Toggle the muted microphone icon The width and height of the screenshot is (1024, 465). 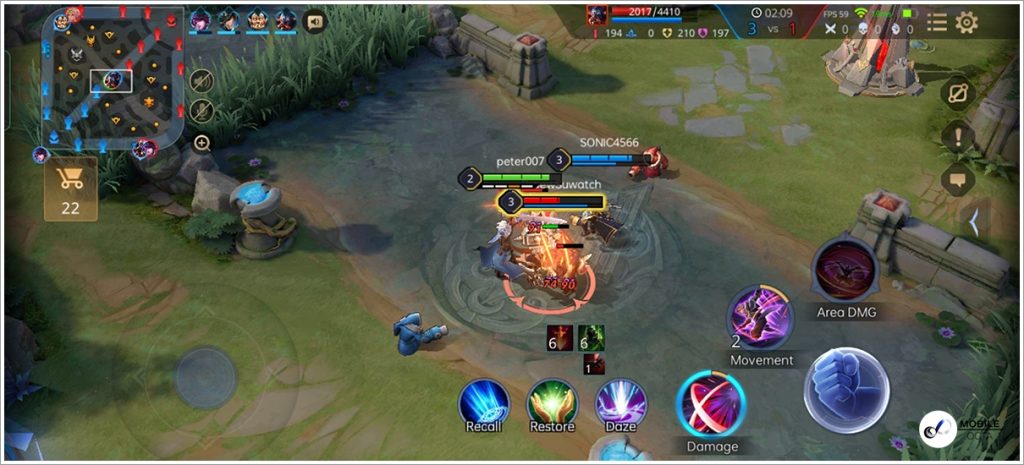201,110
